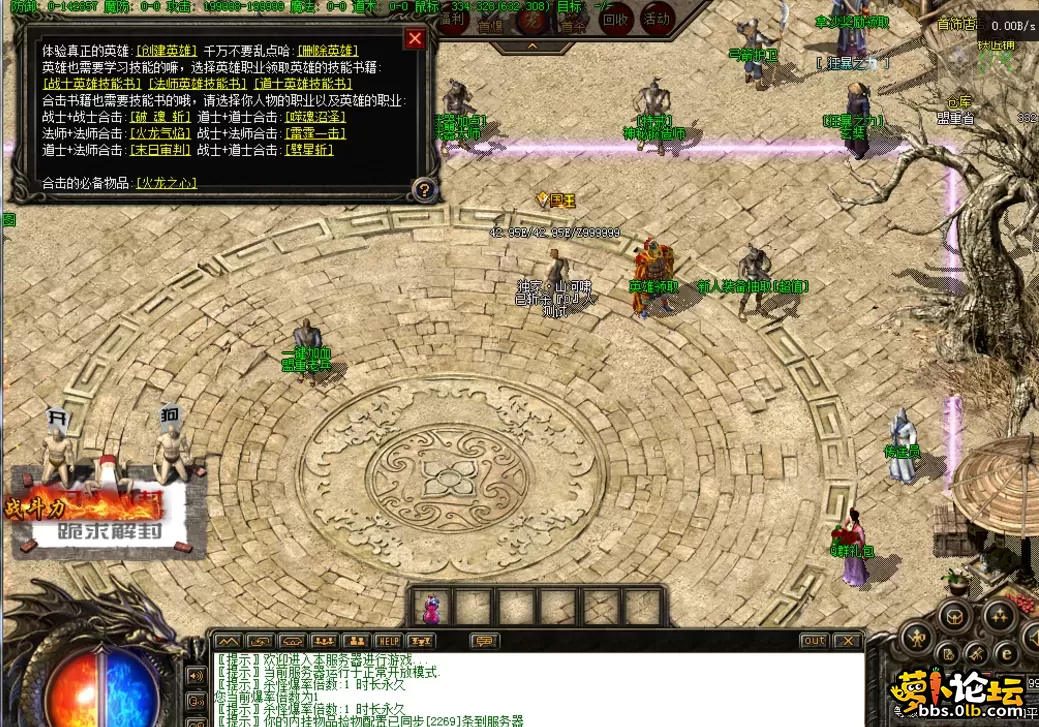Close the hero dialogue panel
The width and height of the screenshot is (1039, 727).
tap(415, 39)
